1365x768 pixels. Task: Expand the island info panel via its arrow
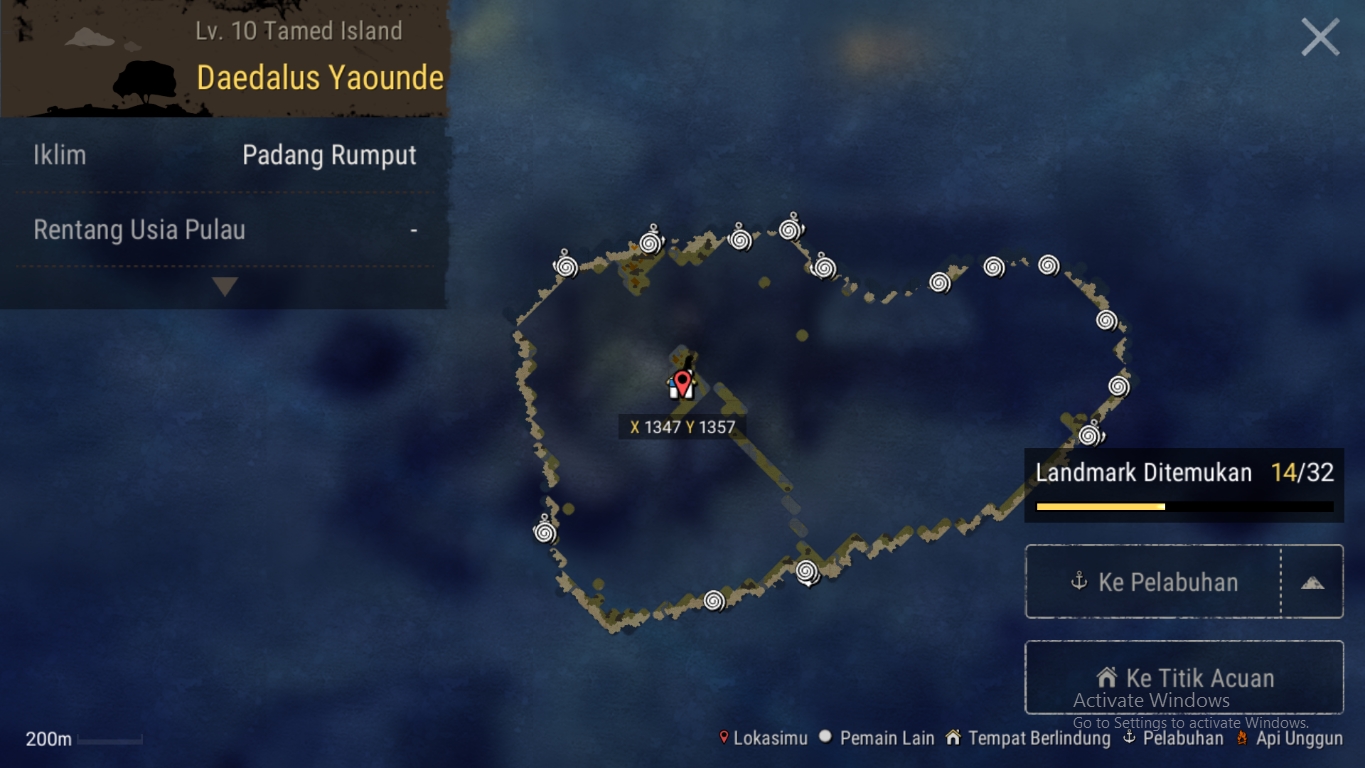(x=224, y=287)
